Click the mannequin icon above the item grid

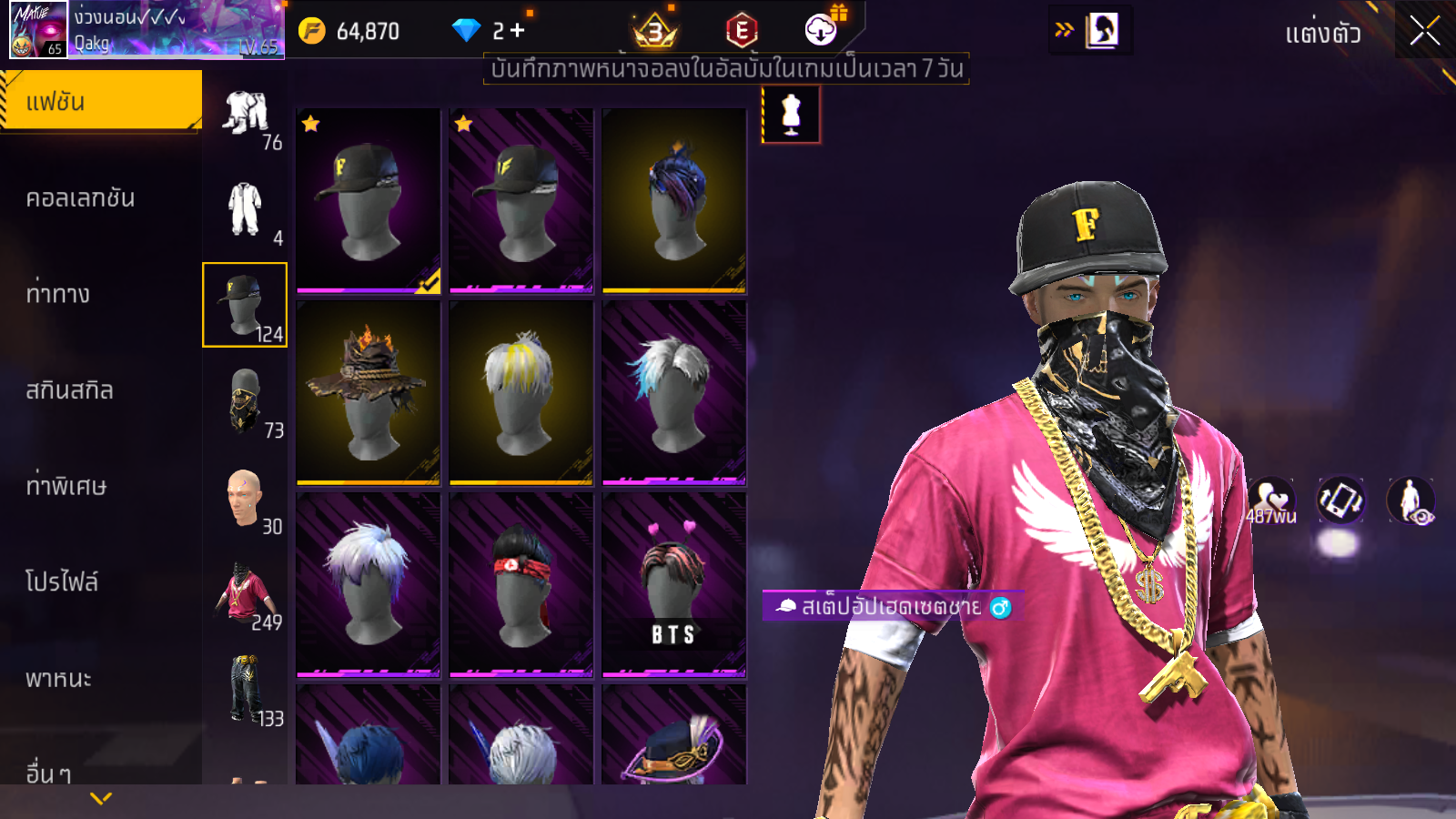(x=791, y=115)
